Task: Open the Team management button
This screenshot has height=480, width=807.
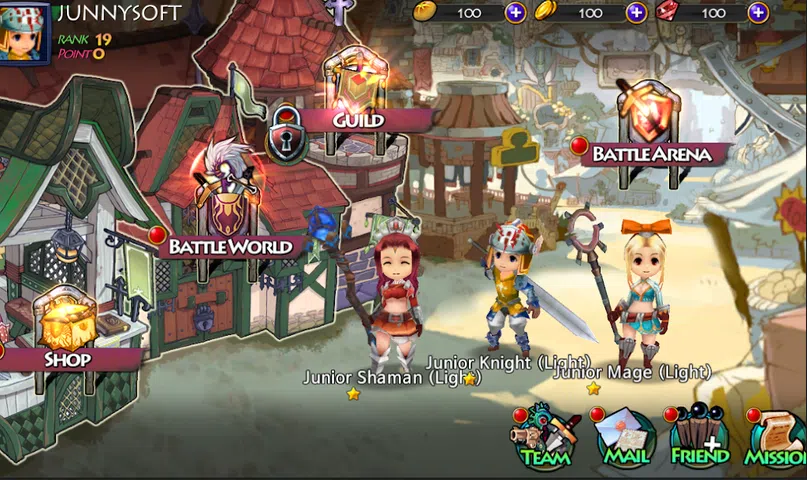Action: (x=544, y=440)
